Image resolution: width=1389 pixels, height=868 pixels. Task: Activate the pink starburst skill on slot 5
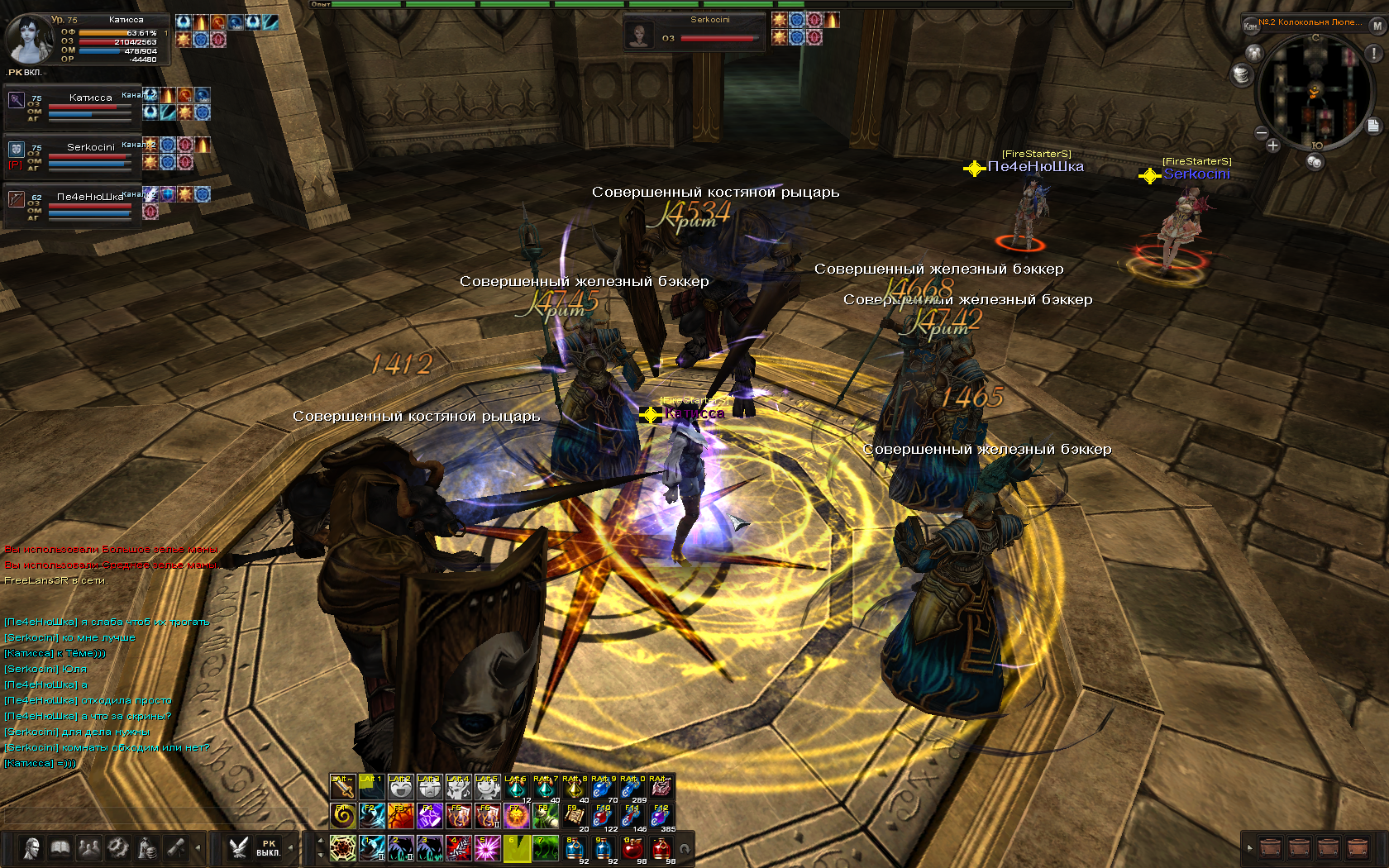pyautogui.click(x=487, y=848)
